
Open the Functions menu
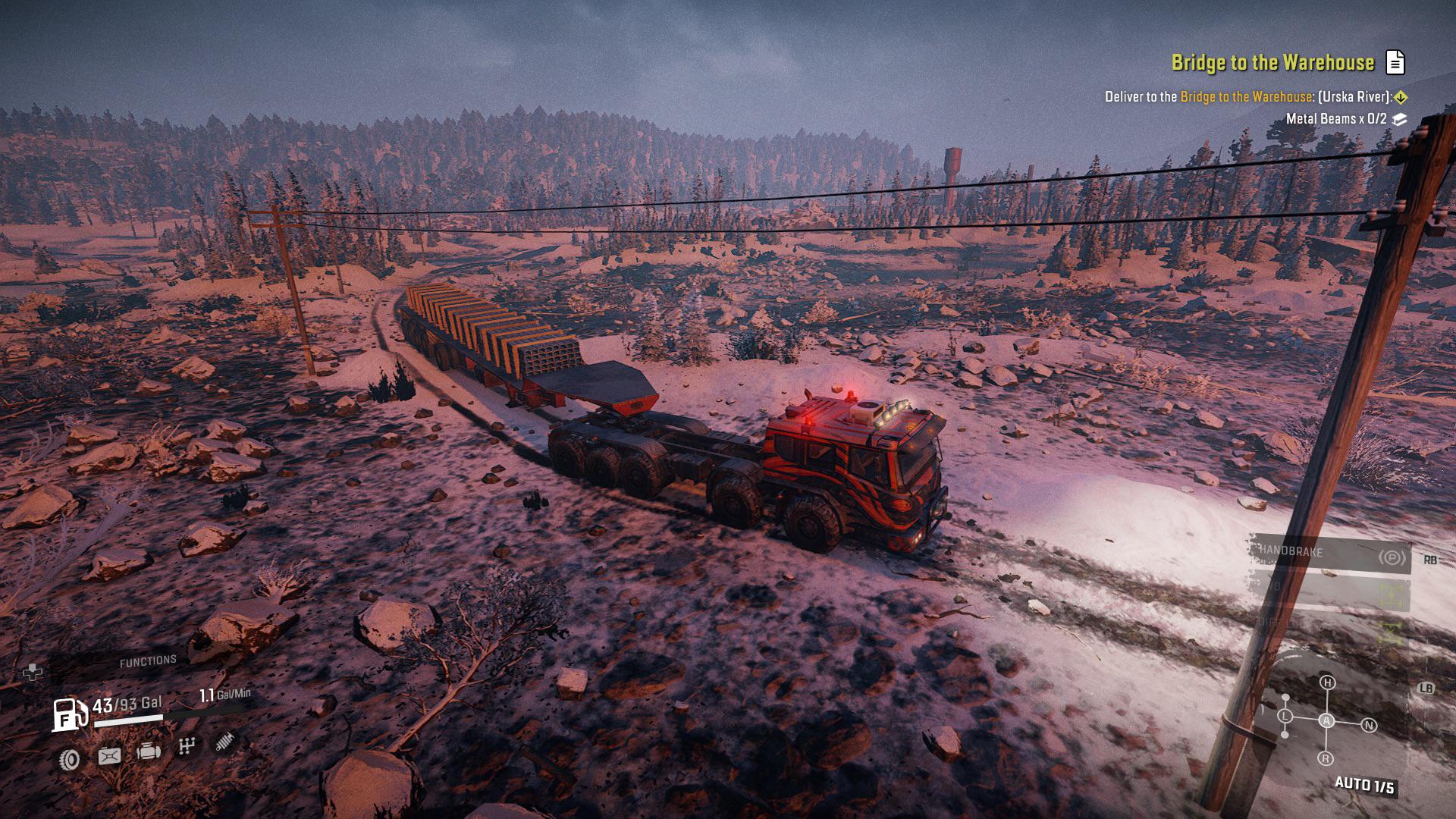pyautogui.click(x=148, y=661)
